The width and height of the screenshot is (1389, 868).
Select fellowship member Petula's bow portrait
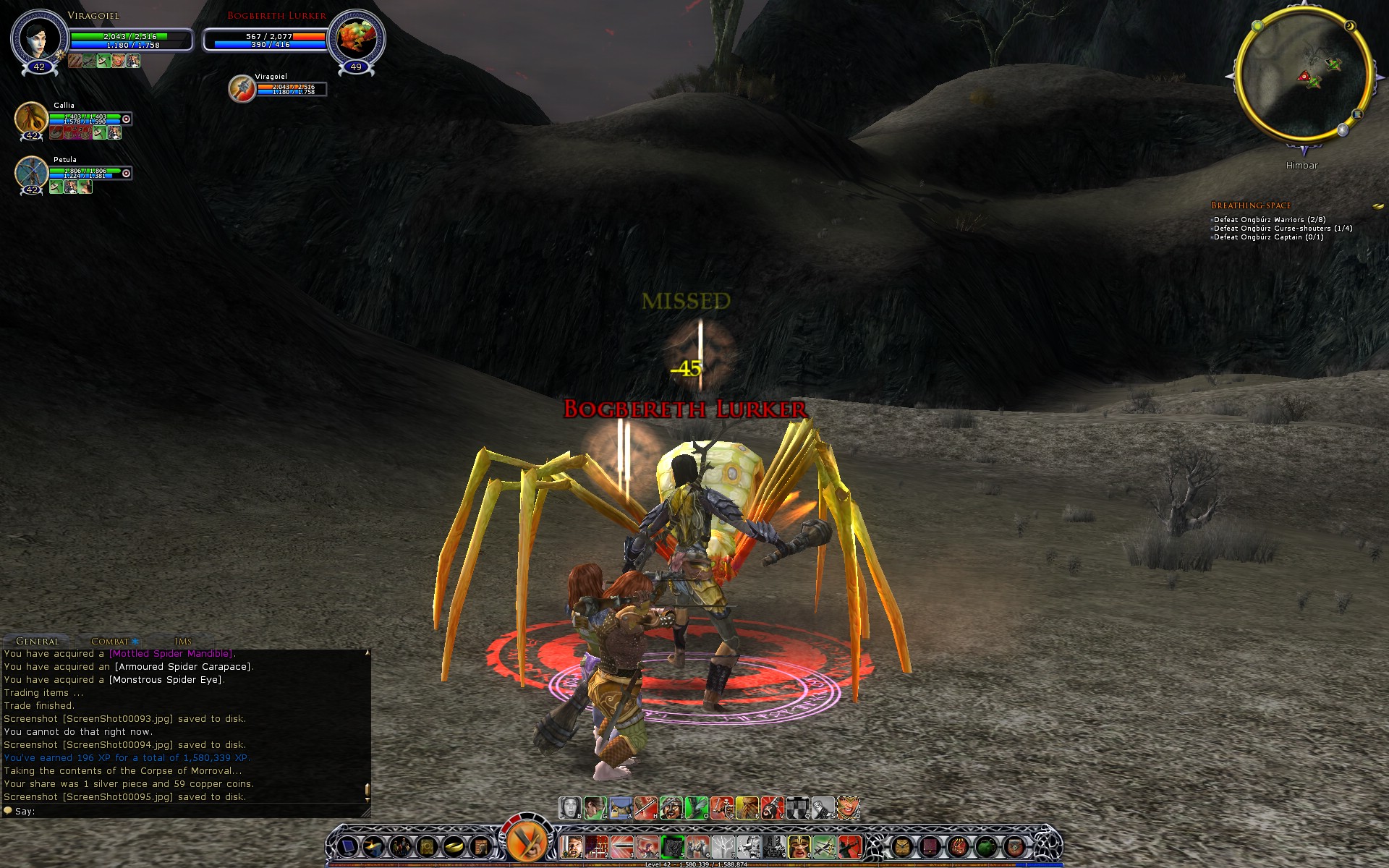point(31,173)
